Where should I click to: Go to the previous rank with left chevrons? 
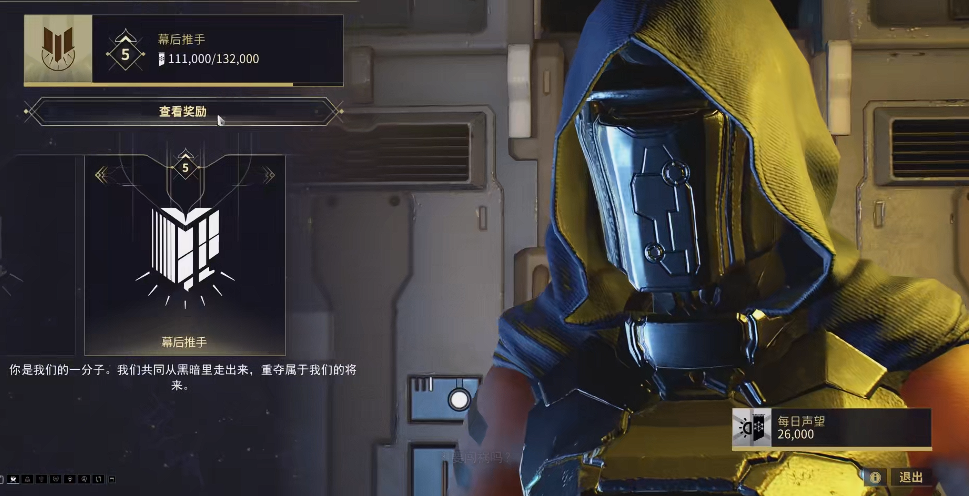[100, 175]
